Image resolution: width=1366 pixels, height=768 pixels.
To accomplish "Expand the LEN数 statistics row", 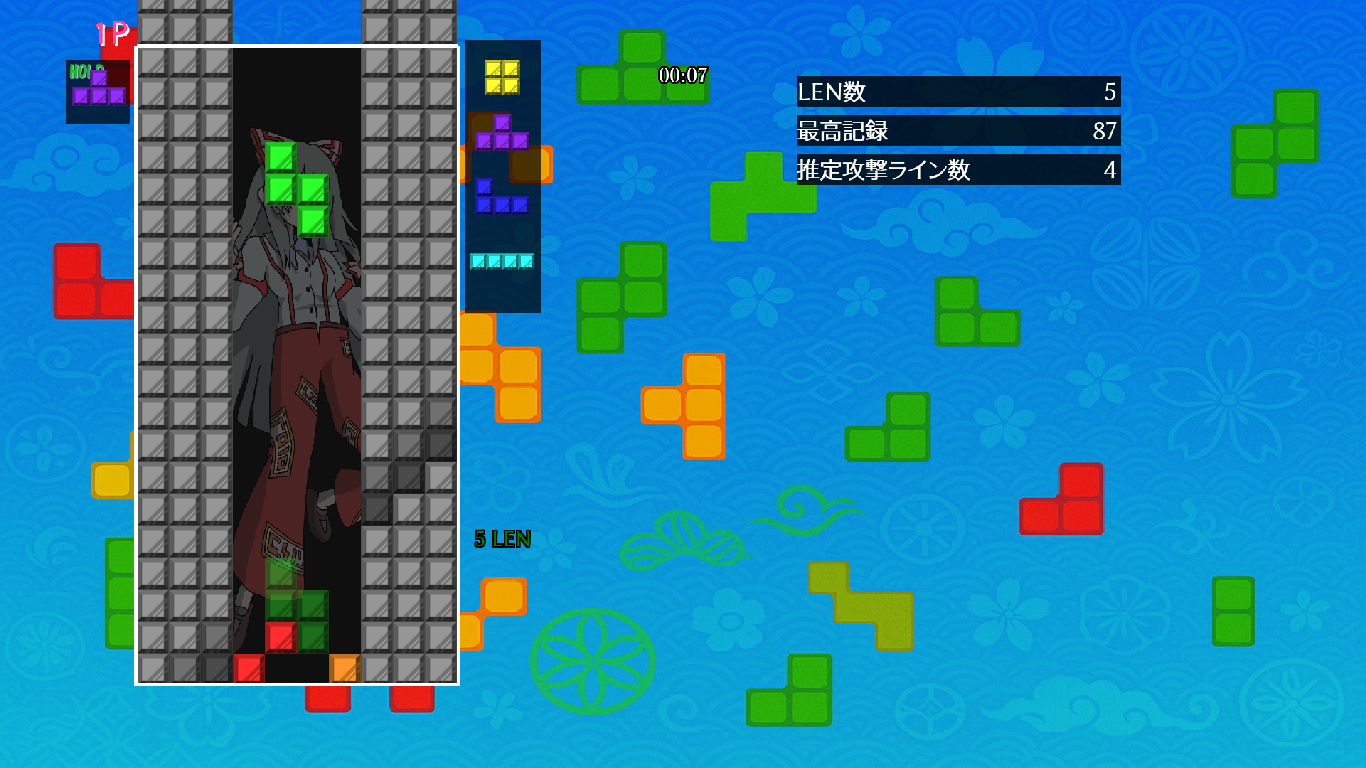I will (957, 91).
